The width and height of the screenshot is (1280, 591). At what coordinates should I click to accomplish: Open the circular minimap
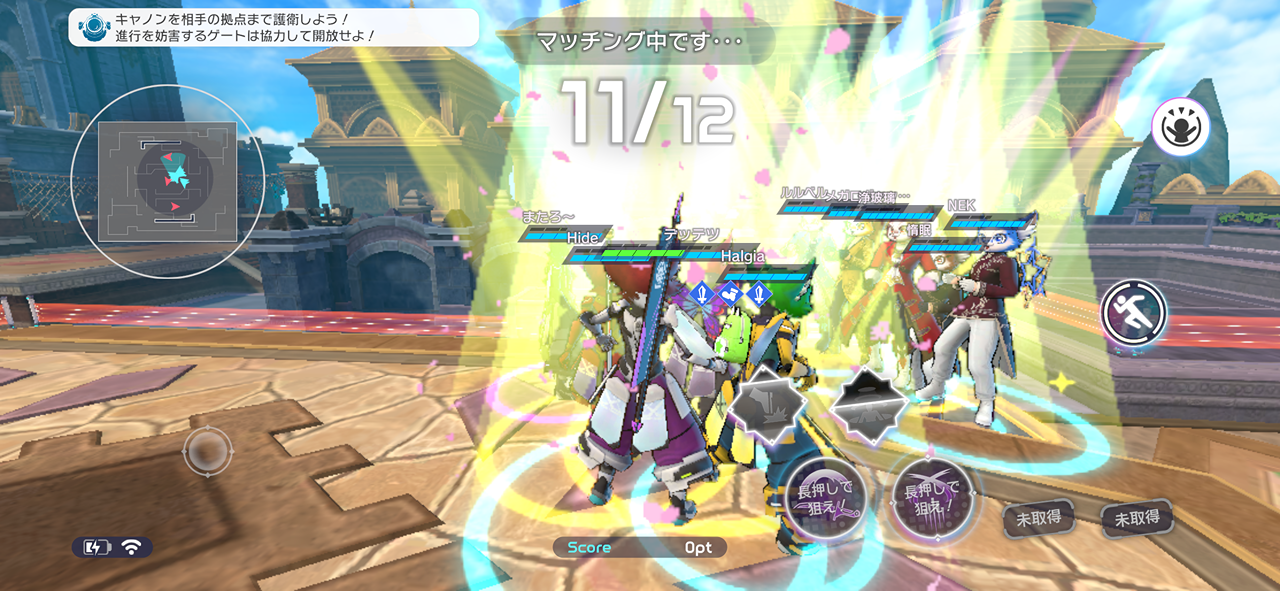(168, 181)
